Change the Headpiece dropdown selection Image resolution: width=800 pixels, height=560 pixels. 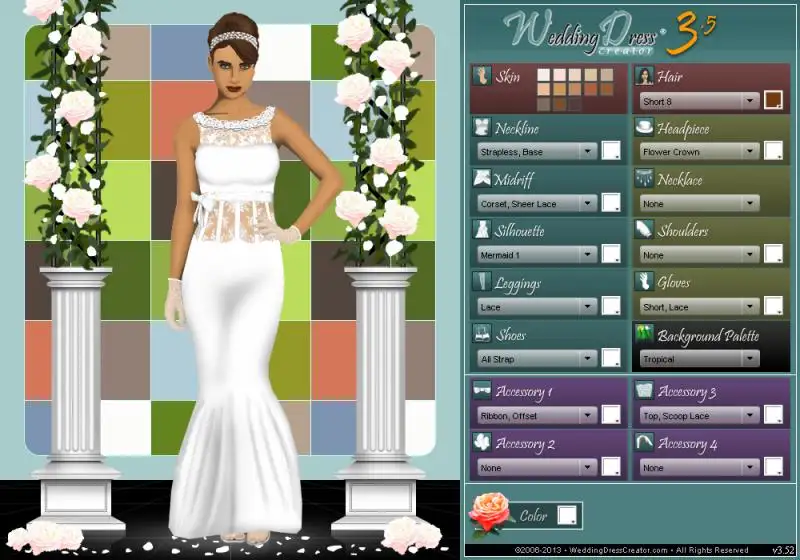(699, 152)
